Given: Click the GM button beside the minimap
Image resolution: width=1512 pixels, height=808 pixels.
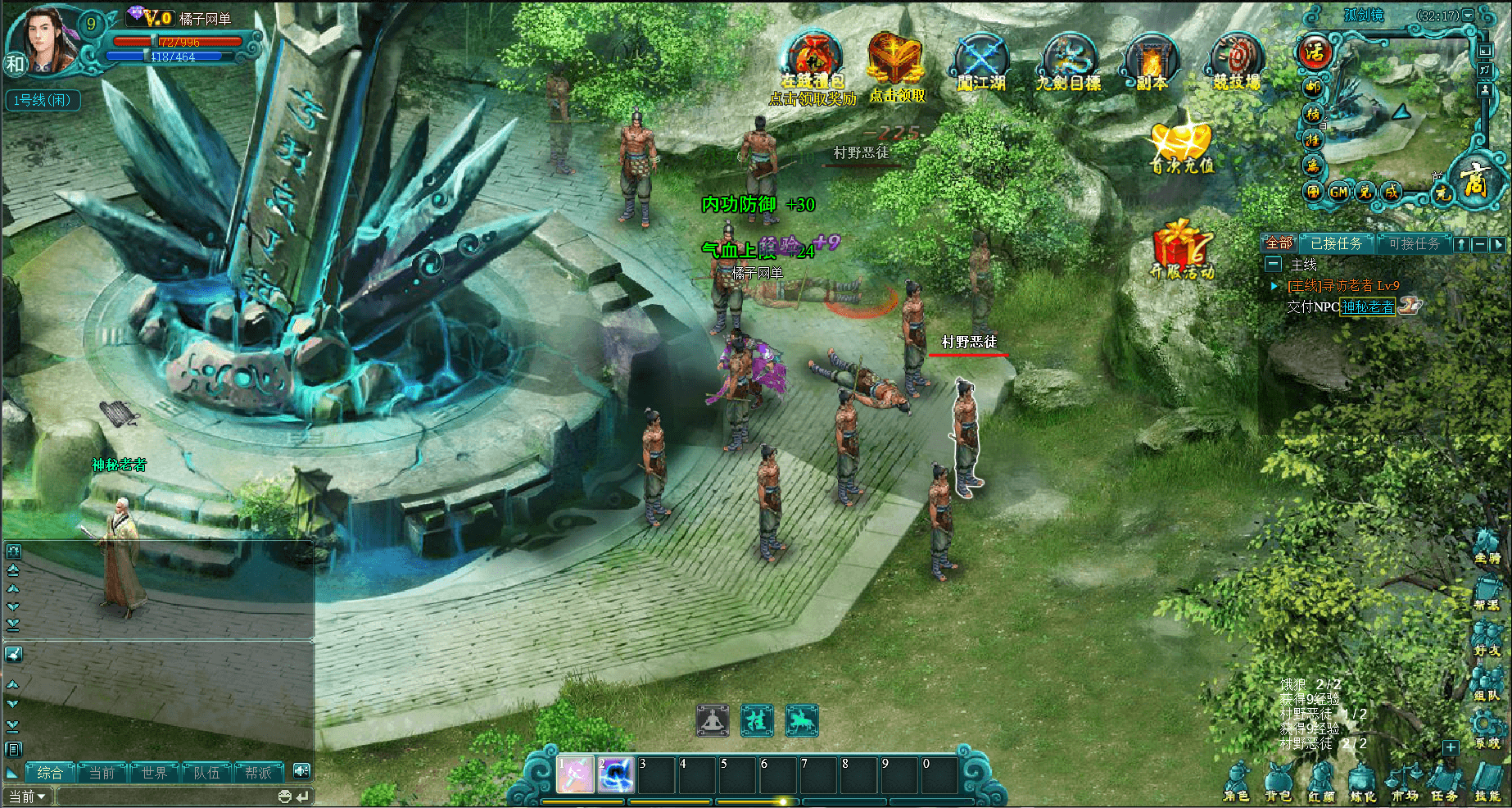Looking at the screenshot, I should [x=1338, y=192].
